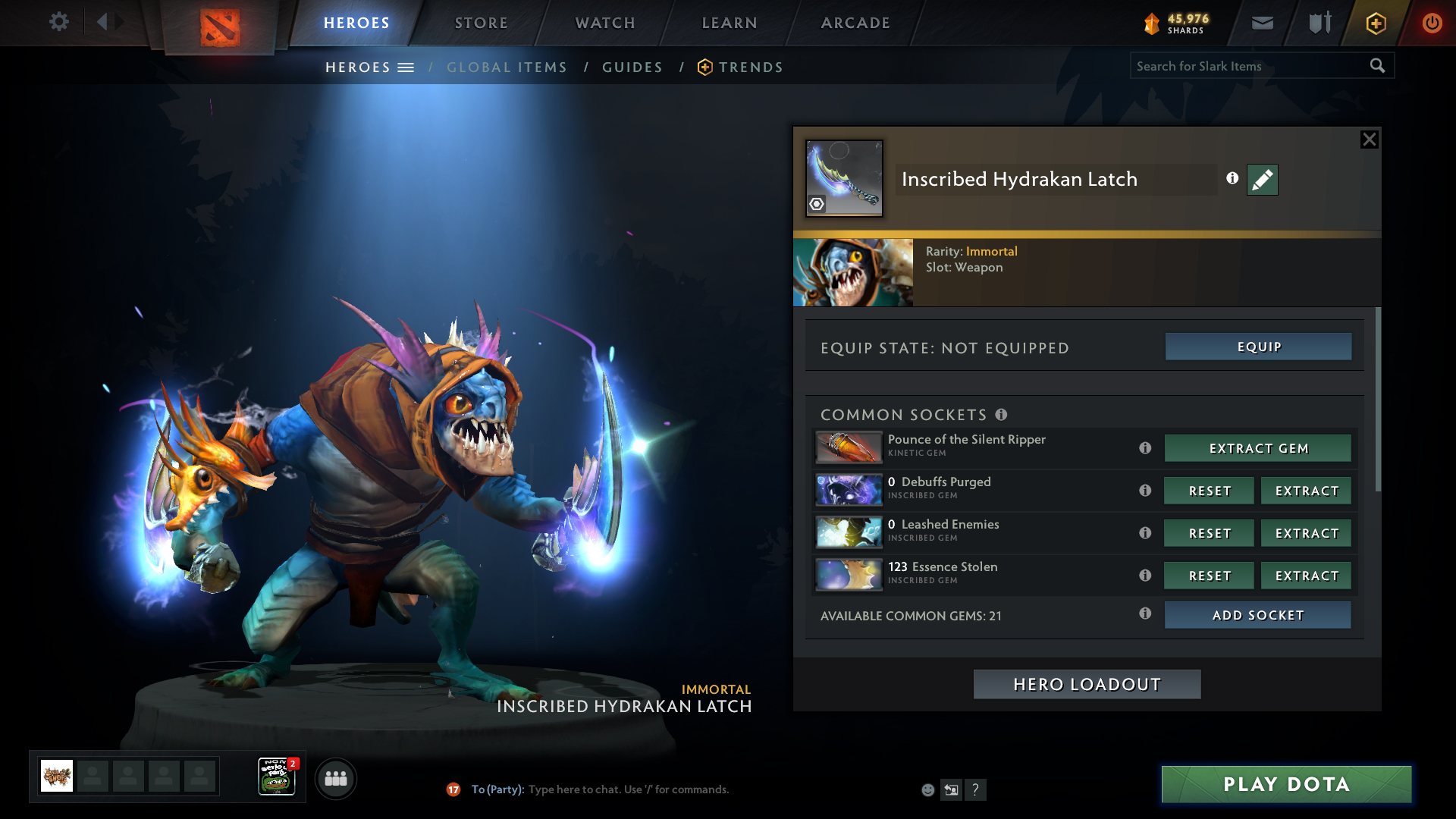
Task: Extract the Pounce of the Silent Ripper gem
Action: pyautogui.click(x=1258, y=448)
